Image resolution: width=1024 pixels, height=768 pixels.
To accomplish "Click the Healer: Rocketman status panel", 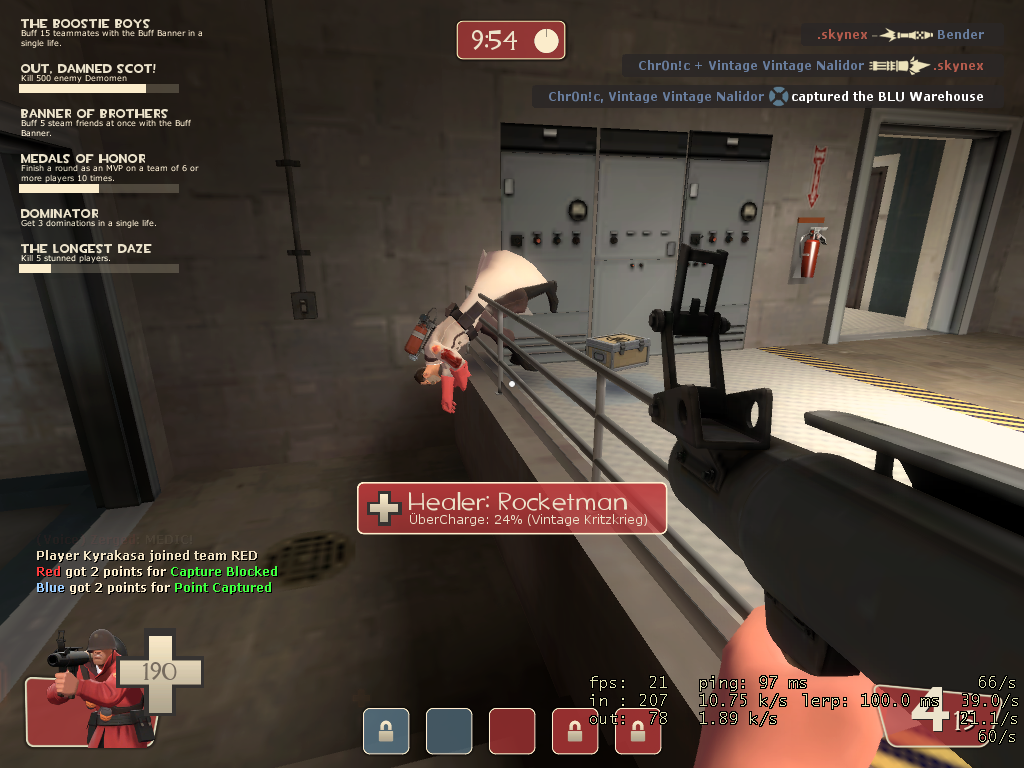I will click(512, 508).
